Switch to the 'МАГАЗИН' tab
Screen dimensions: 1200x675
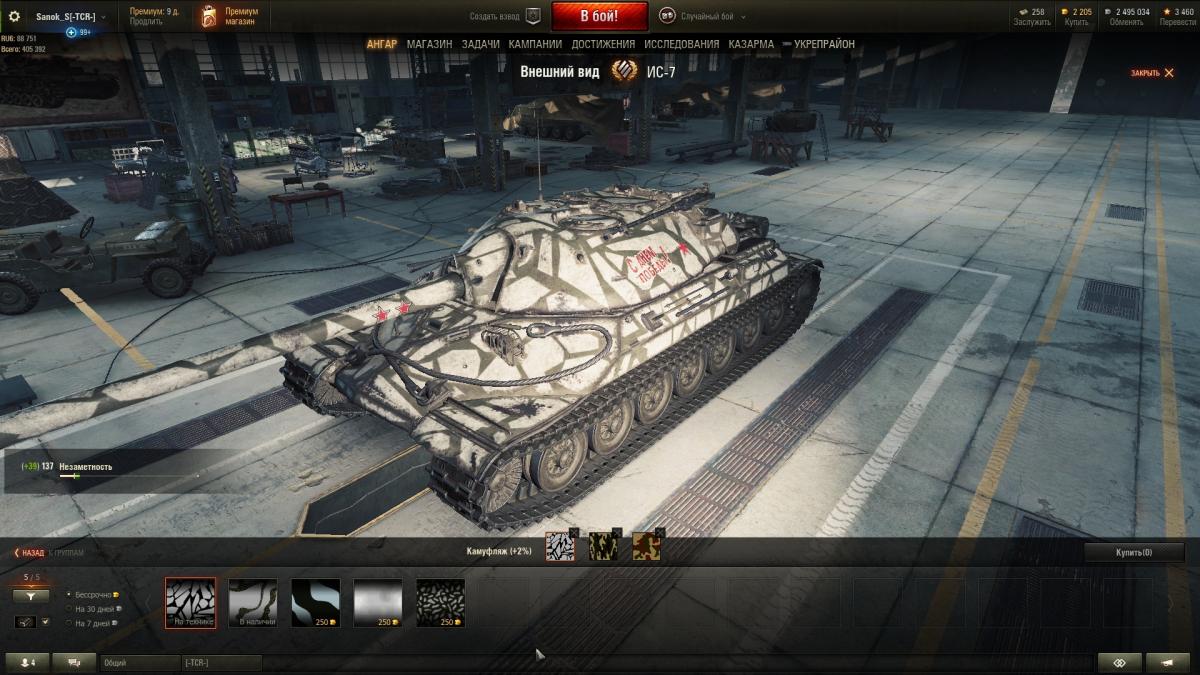pyautogui.click(x=429, y=44)
